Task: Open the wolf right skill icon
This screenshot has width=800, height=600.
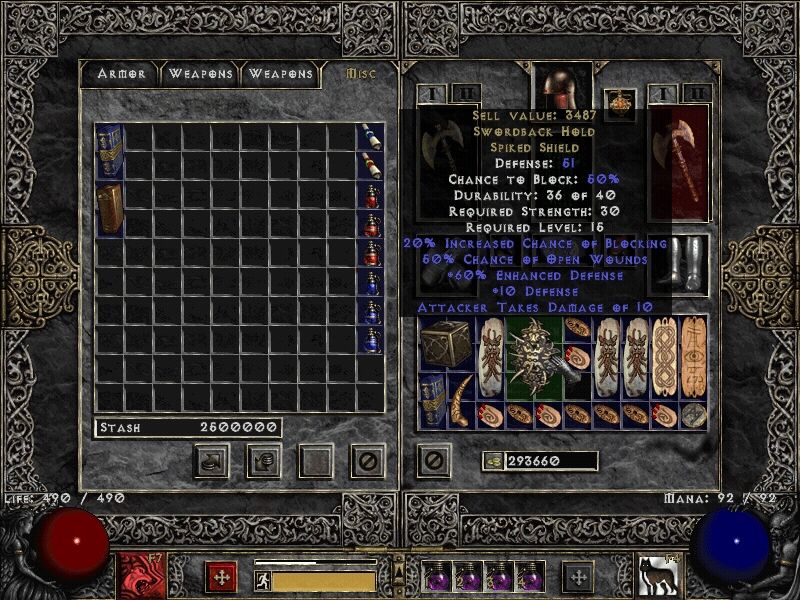Action: (x=656, y=576)
